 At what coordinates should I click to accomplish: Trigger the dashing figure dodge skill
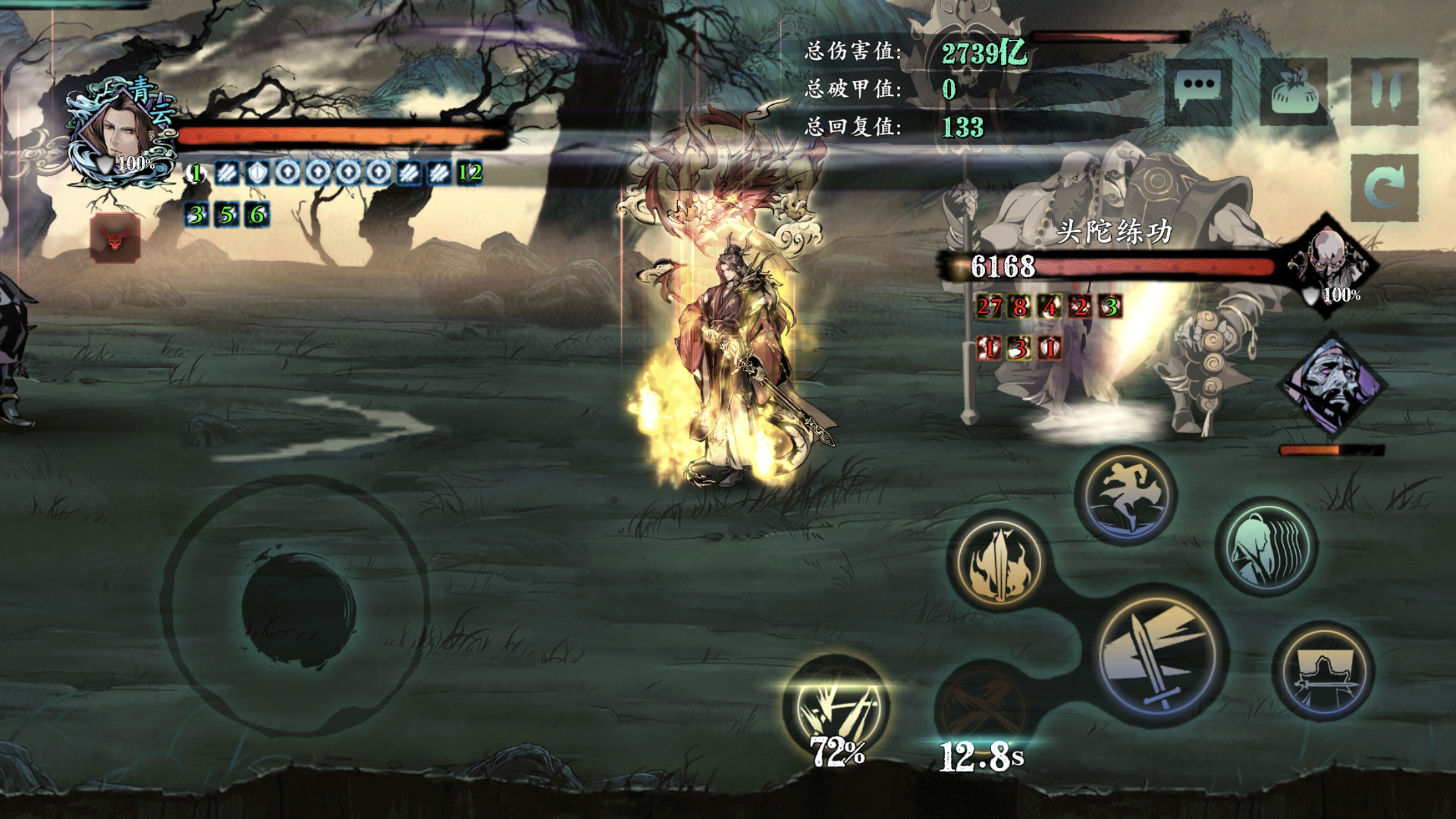click(x=1267, y=547)
